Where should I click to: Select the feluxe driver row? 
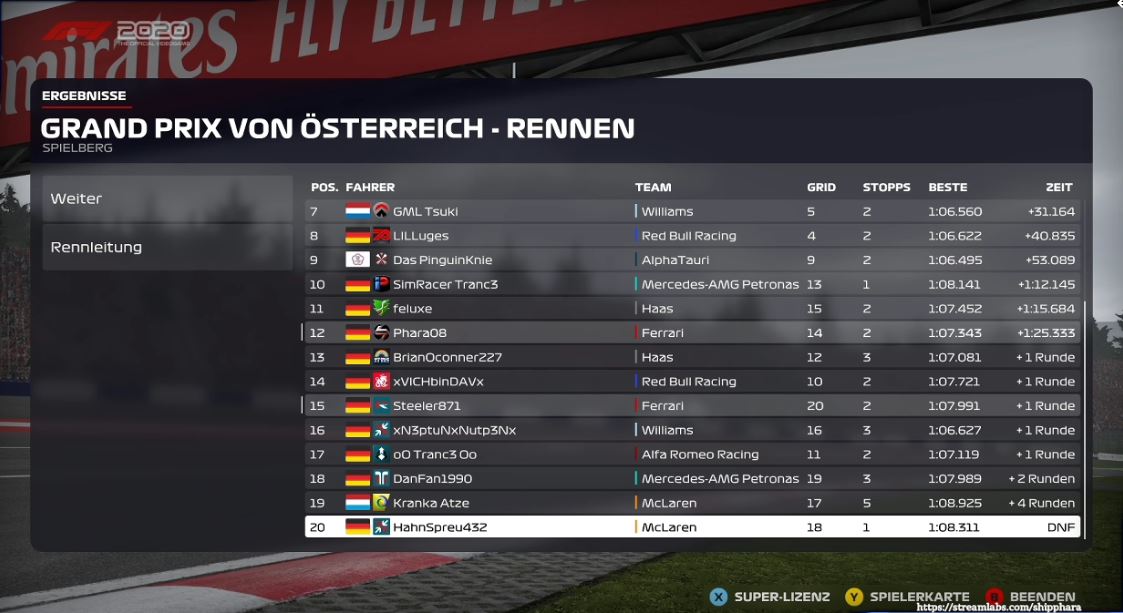coord(692,309)
